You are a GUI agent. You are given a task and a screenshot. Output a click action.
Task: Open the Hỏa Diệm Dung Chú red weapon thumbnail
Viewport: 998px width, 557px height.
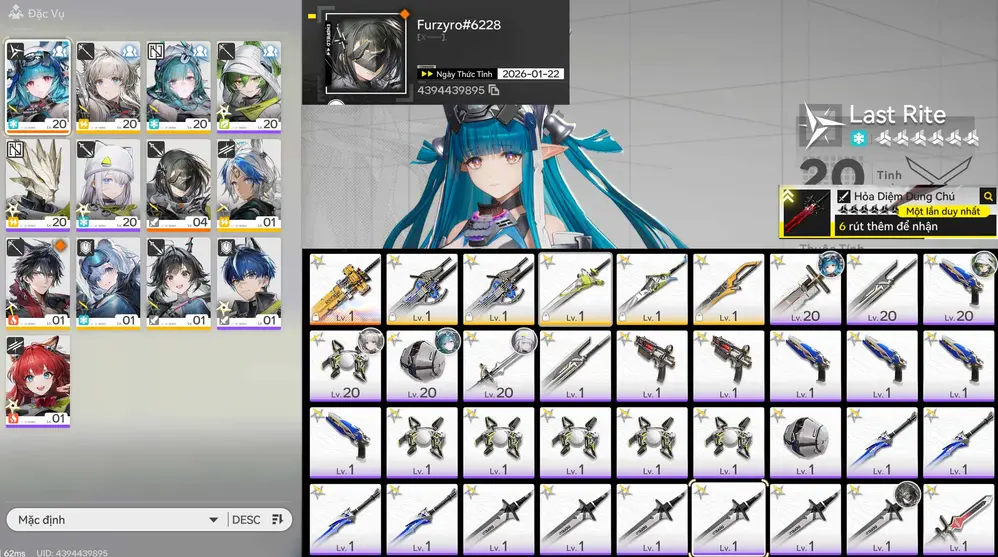coord(805,212)
